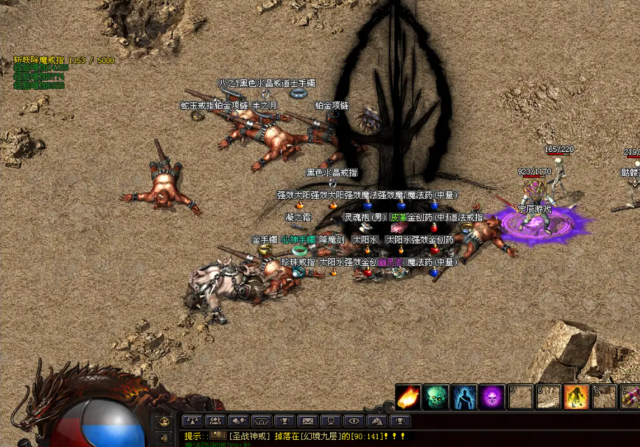Click the handshake trade button
Viewport: 640px width, 447px height.
point(238,421)
